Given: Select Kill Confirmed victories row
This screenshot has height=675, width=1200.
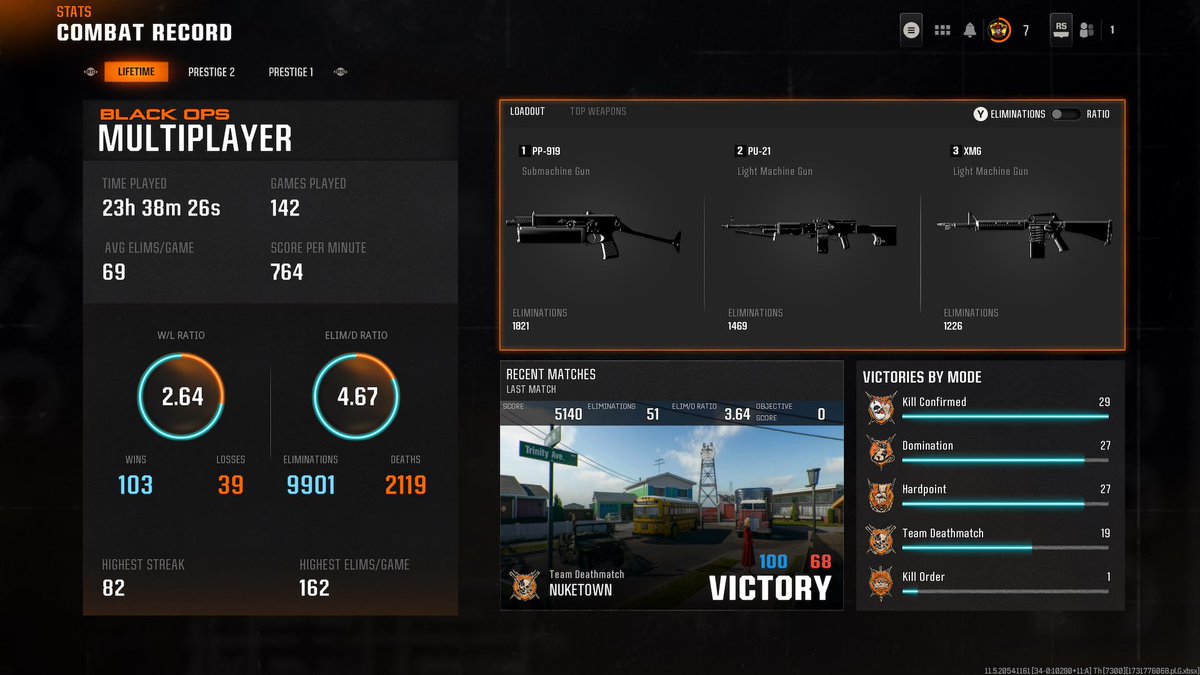Looking at the screenshot, I should click(x=990, y=407).
